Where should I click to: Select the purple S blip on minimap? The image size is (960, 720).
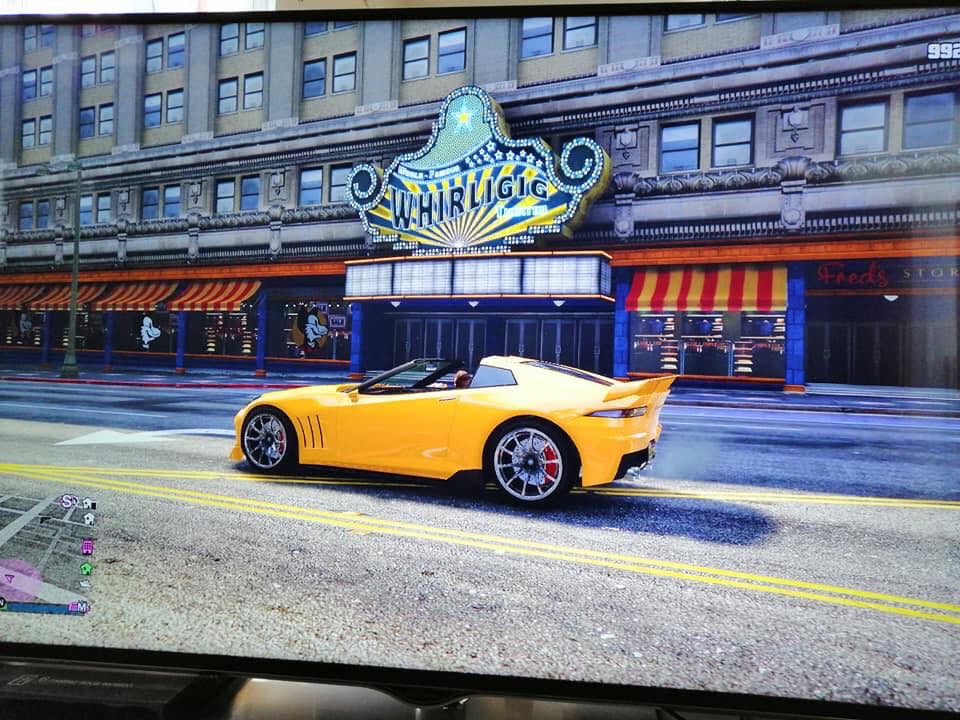tap(68, 501)
